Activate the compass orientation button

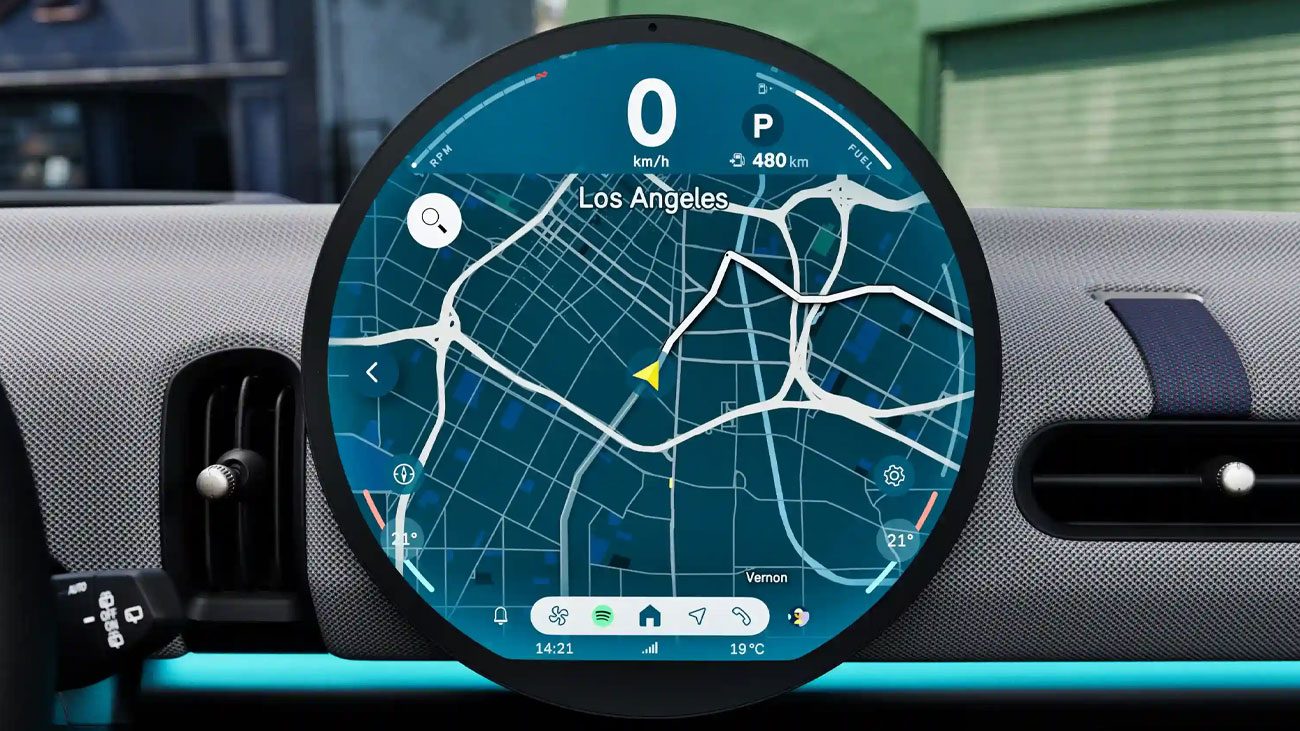(x=404, y=473)
